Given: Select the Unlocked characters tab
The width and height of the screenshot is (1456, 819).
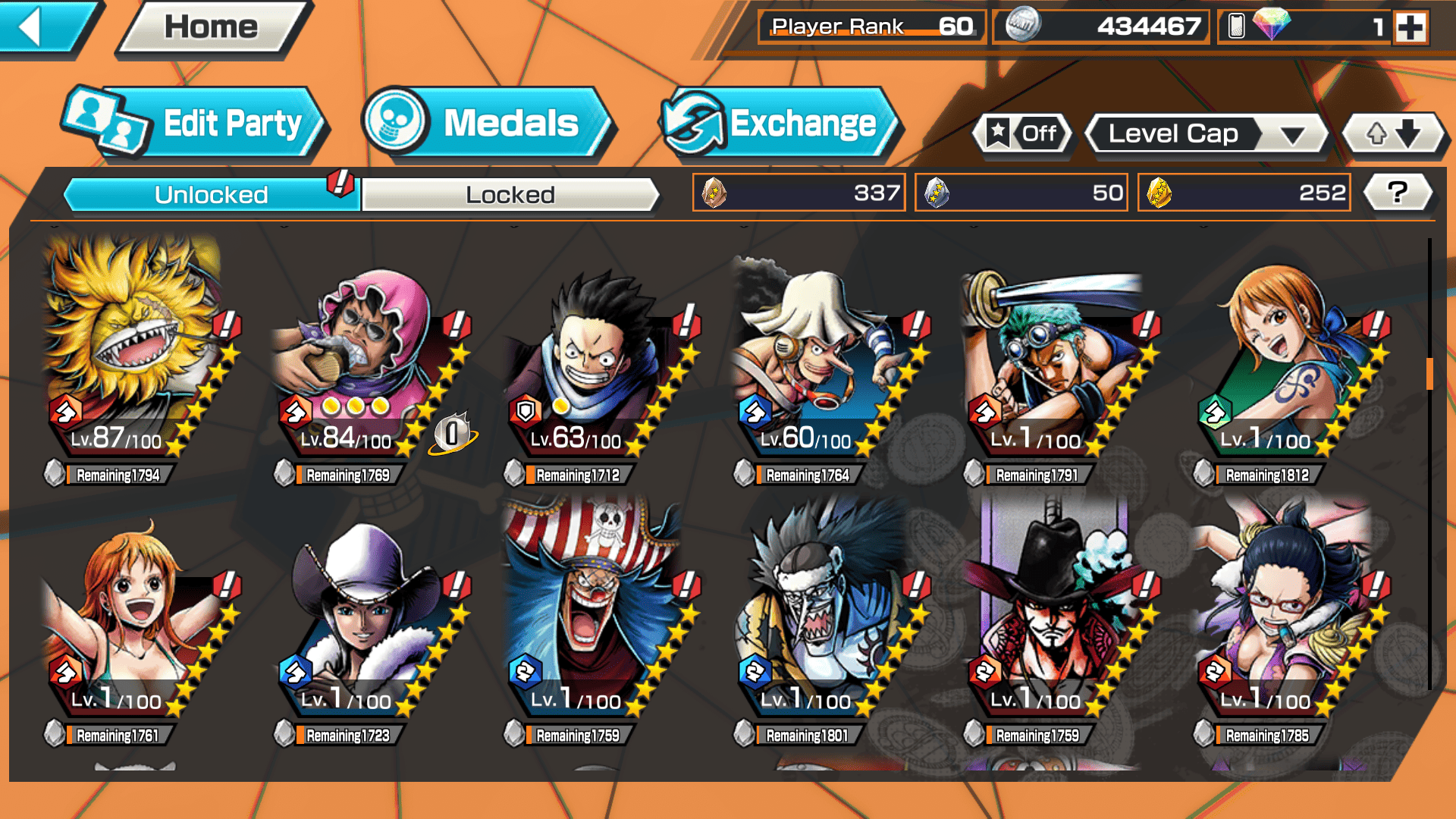Looking at the screenshot, I should pos(211,195).
